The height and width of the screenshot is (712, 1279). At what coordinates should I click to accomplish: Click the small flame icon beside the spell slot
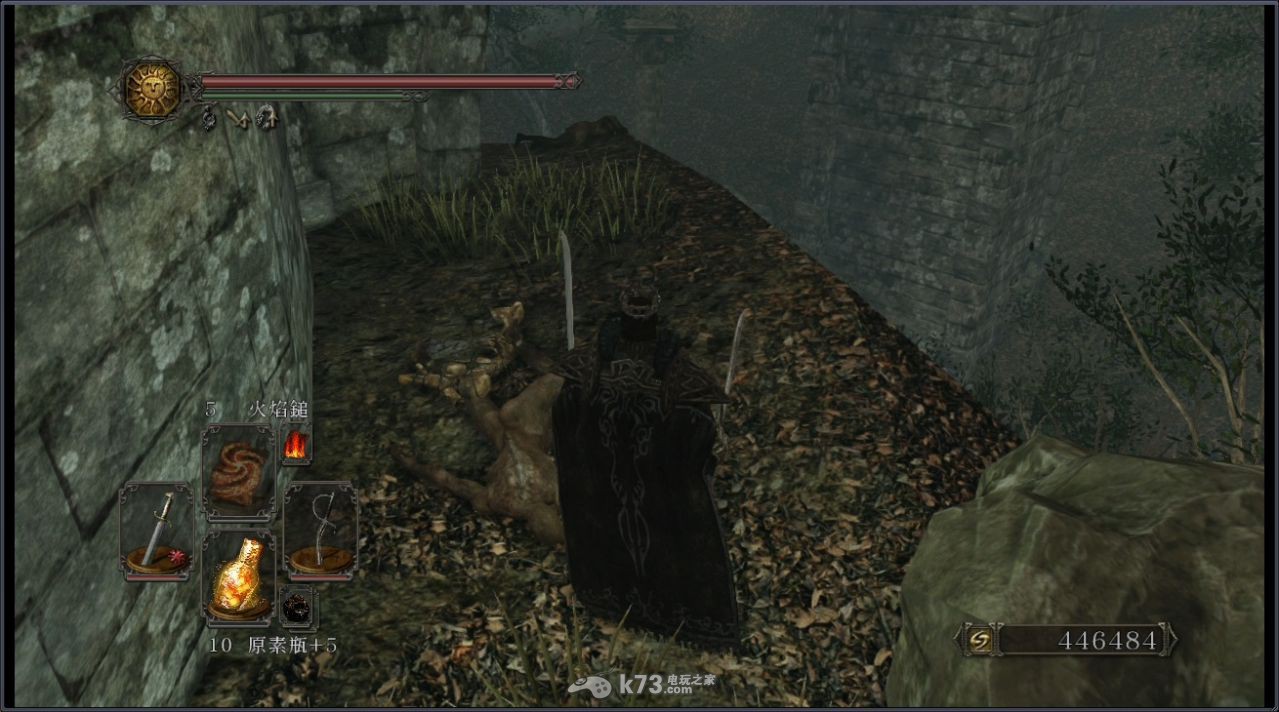[295, 444]
